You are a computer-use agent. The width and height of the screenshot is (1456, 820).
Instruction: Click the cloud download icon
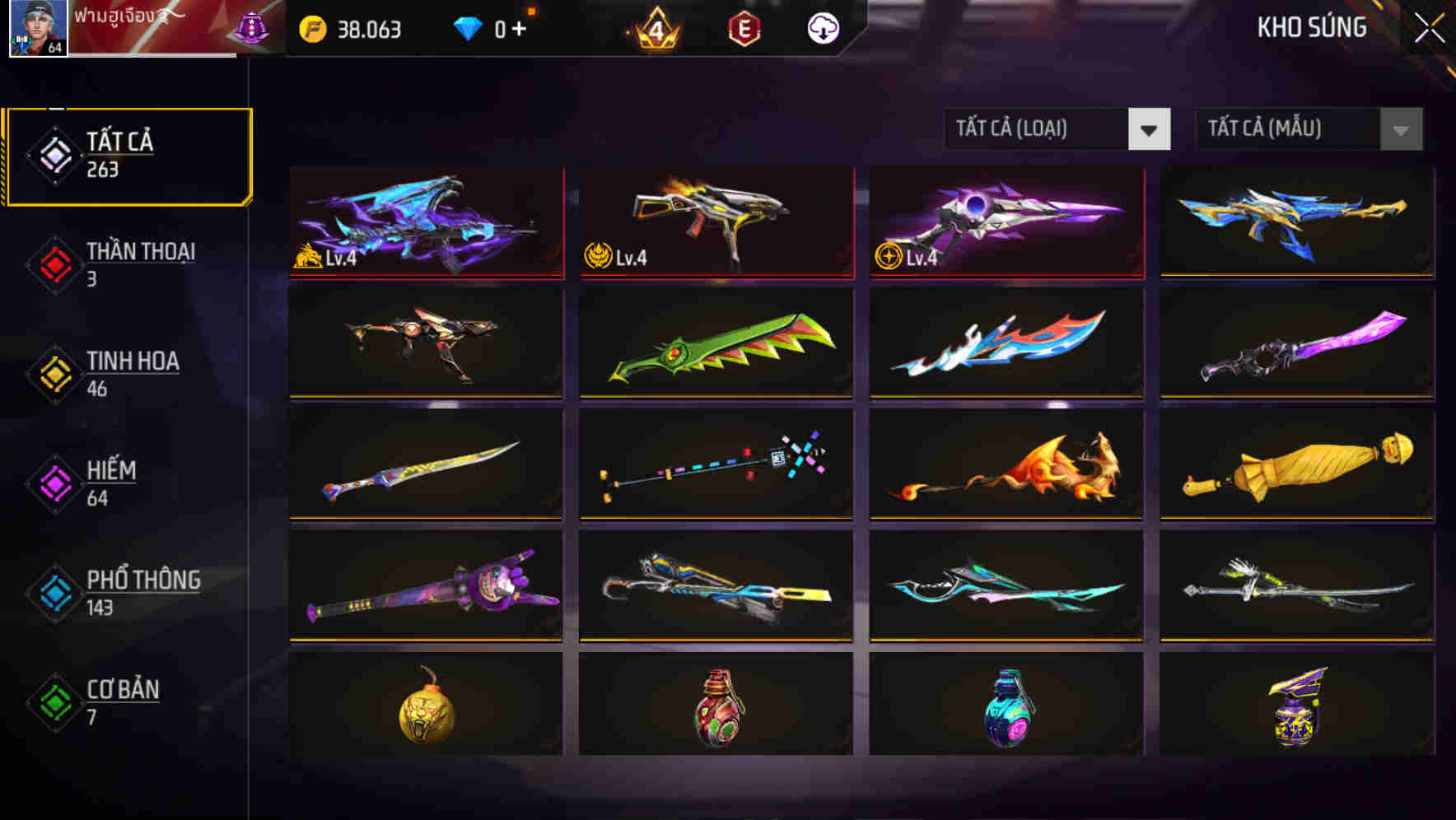pyautogui.click(x=823, y=27)
